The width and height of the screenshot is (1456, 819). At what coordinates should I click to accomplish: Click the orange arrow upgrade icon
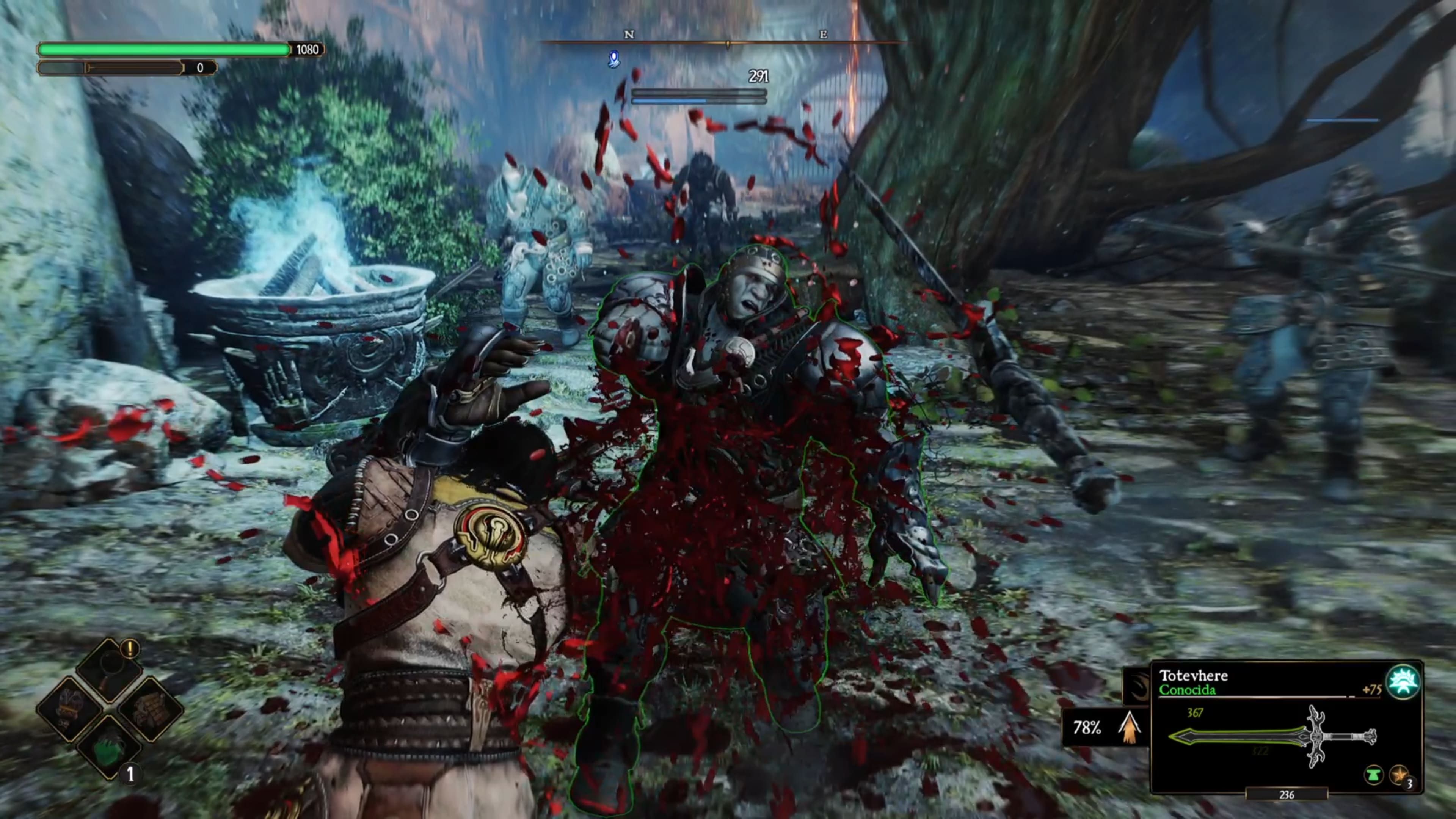pyautogui.click(x=1128, y=727)
